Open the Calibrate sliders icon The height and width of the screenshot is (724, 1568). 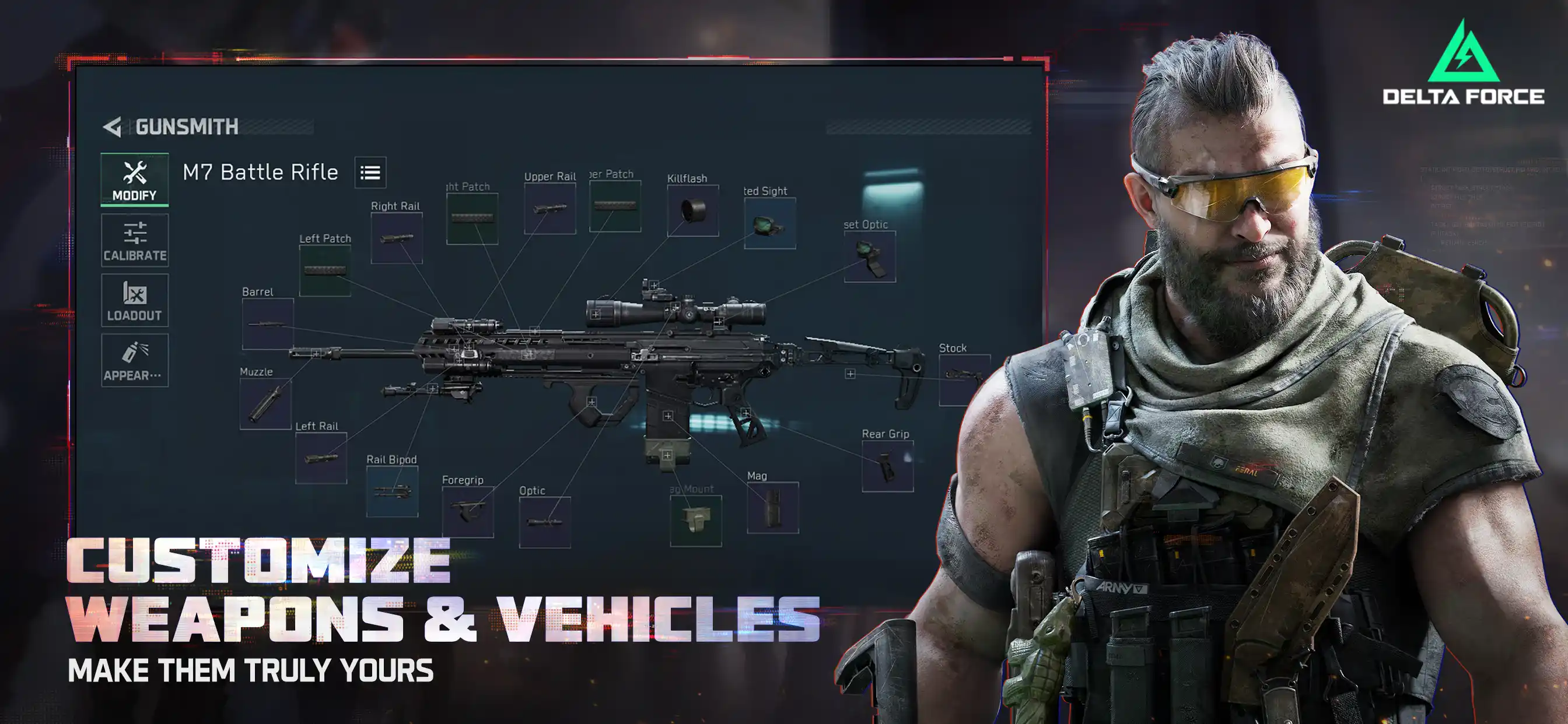tap(135, 234)
